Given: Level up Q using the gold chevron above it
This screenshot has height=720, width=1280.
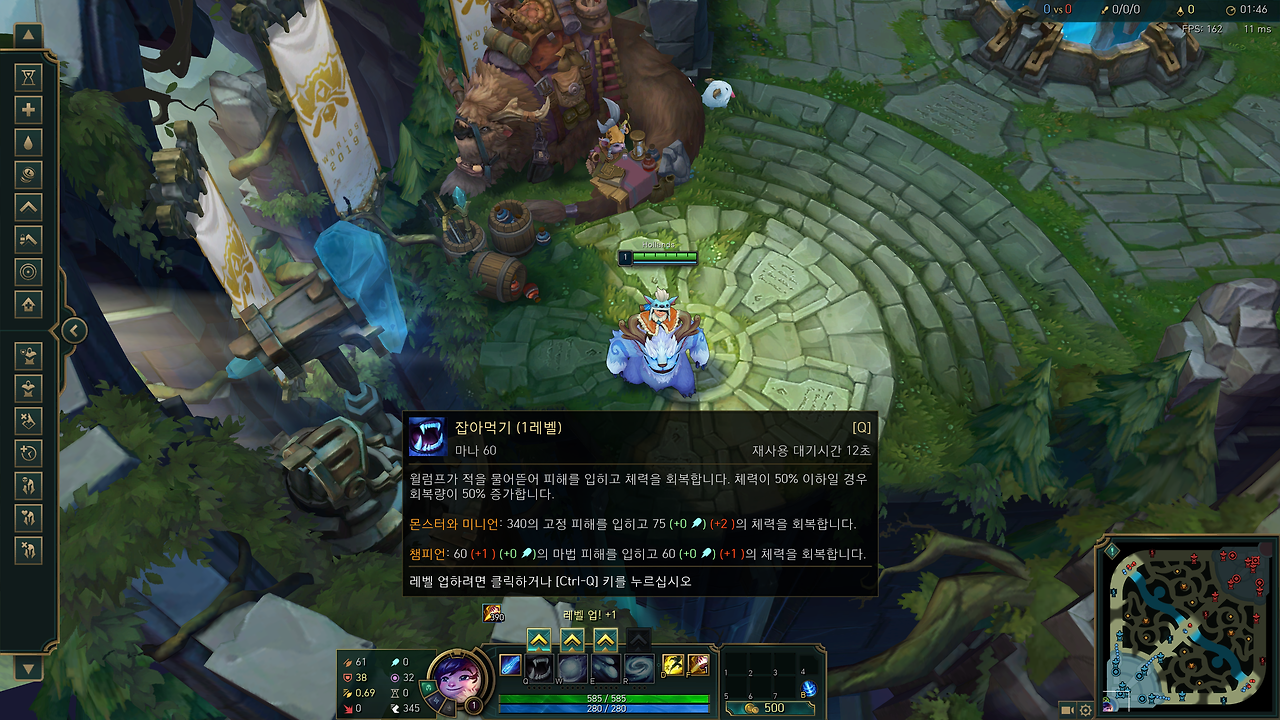Looking at the screenshot, I should [539, 638].
